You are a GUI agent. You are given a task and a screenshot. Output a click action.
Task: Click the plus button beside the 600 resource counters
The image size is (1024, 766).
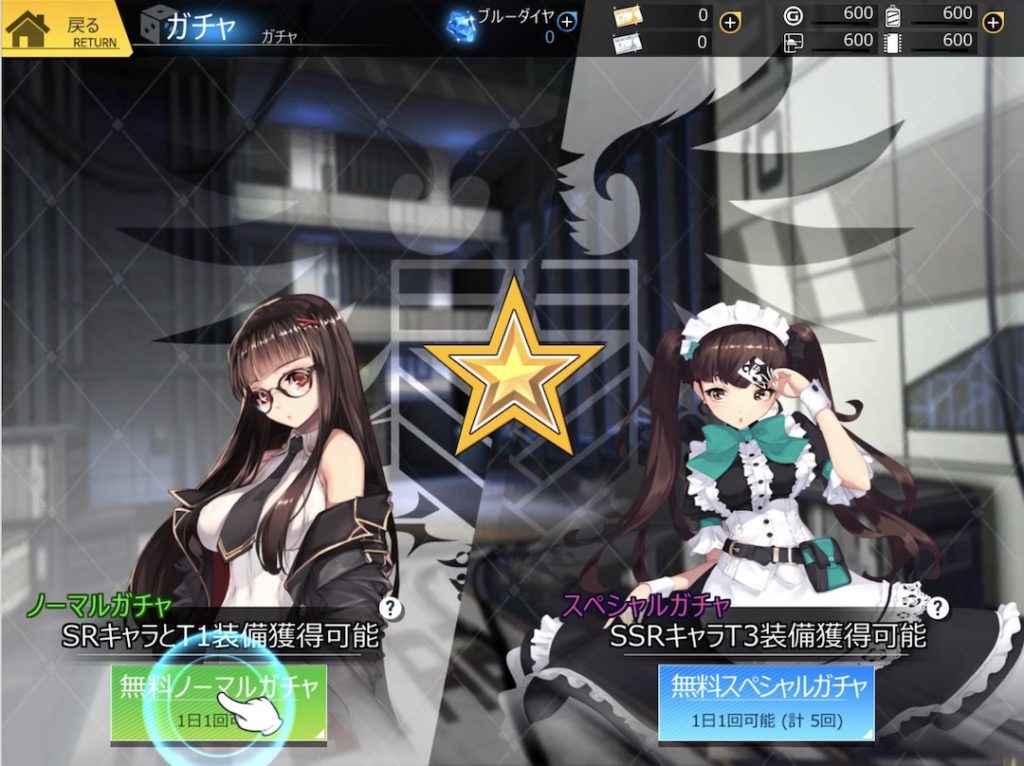[x=992, y=23]
